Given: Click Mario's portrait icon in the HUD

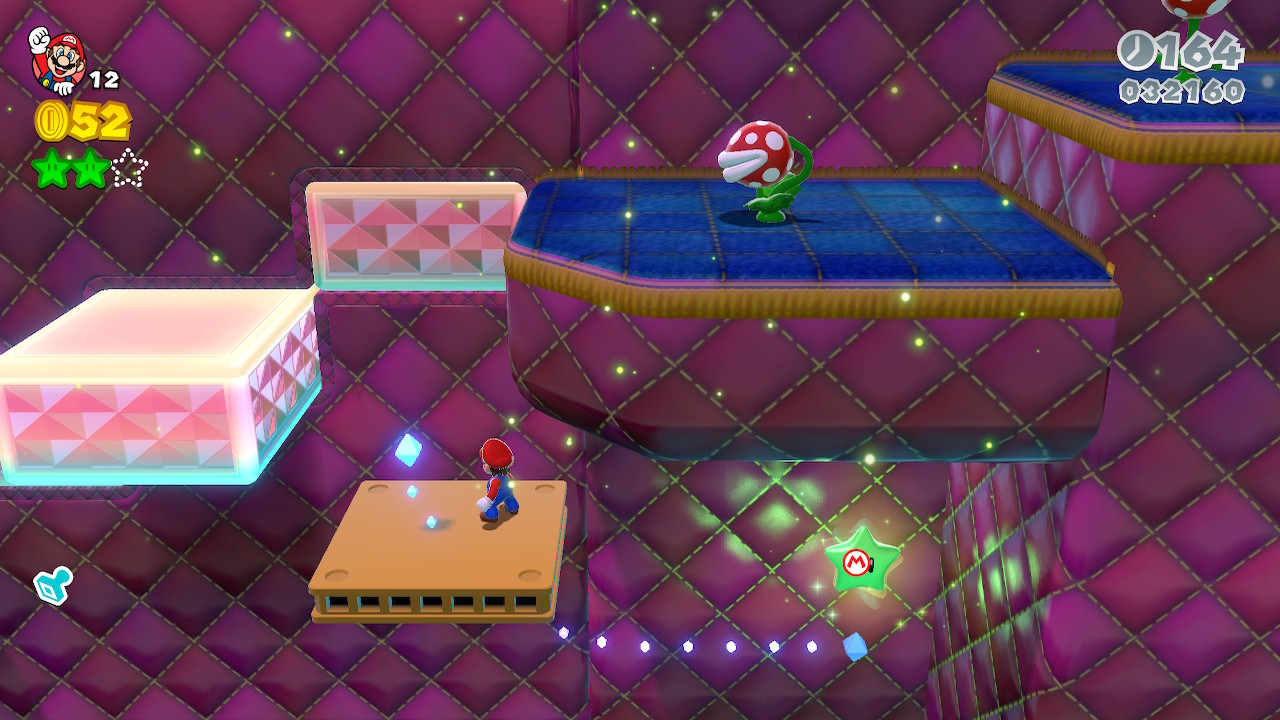Looking at the screenshot, I should point(57,62).
